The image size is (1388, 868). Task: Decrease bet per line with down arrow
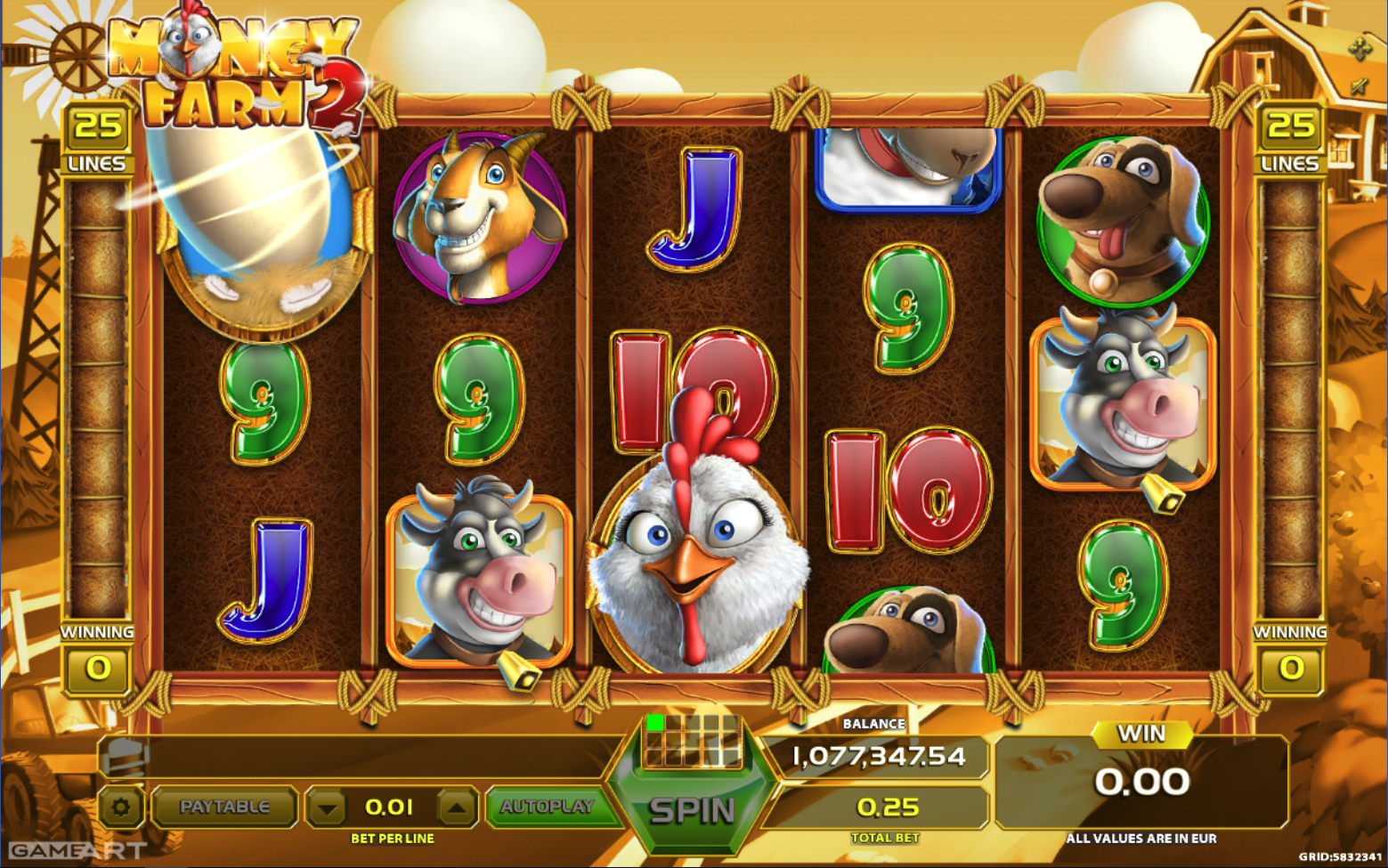click(x=328, y=808)
